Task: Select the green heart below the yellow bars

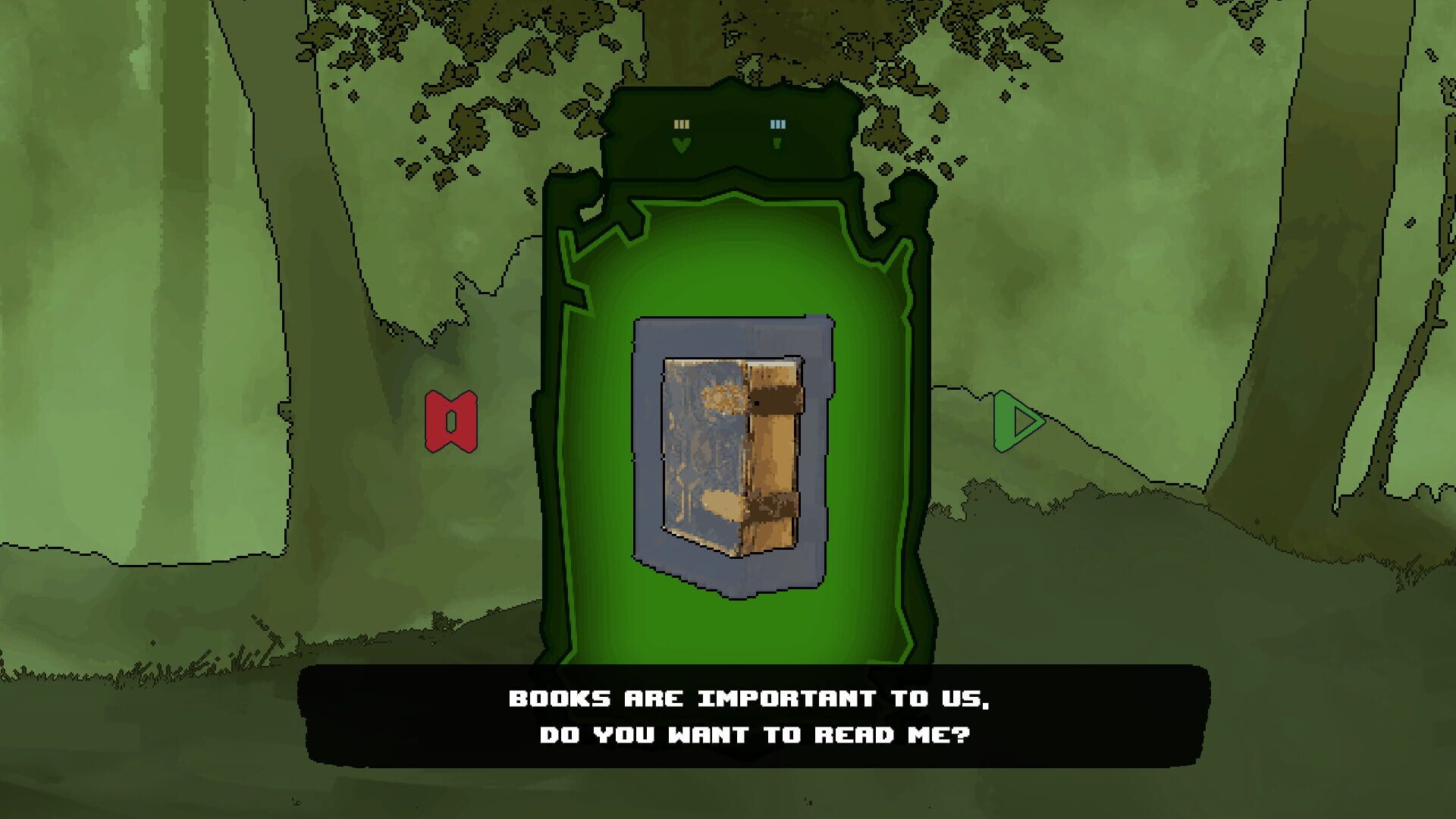Action: pos(682,144)
